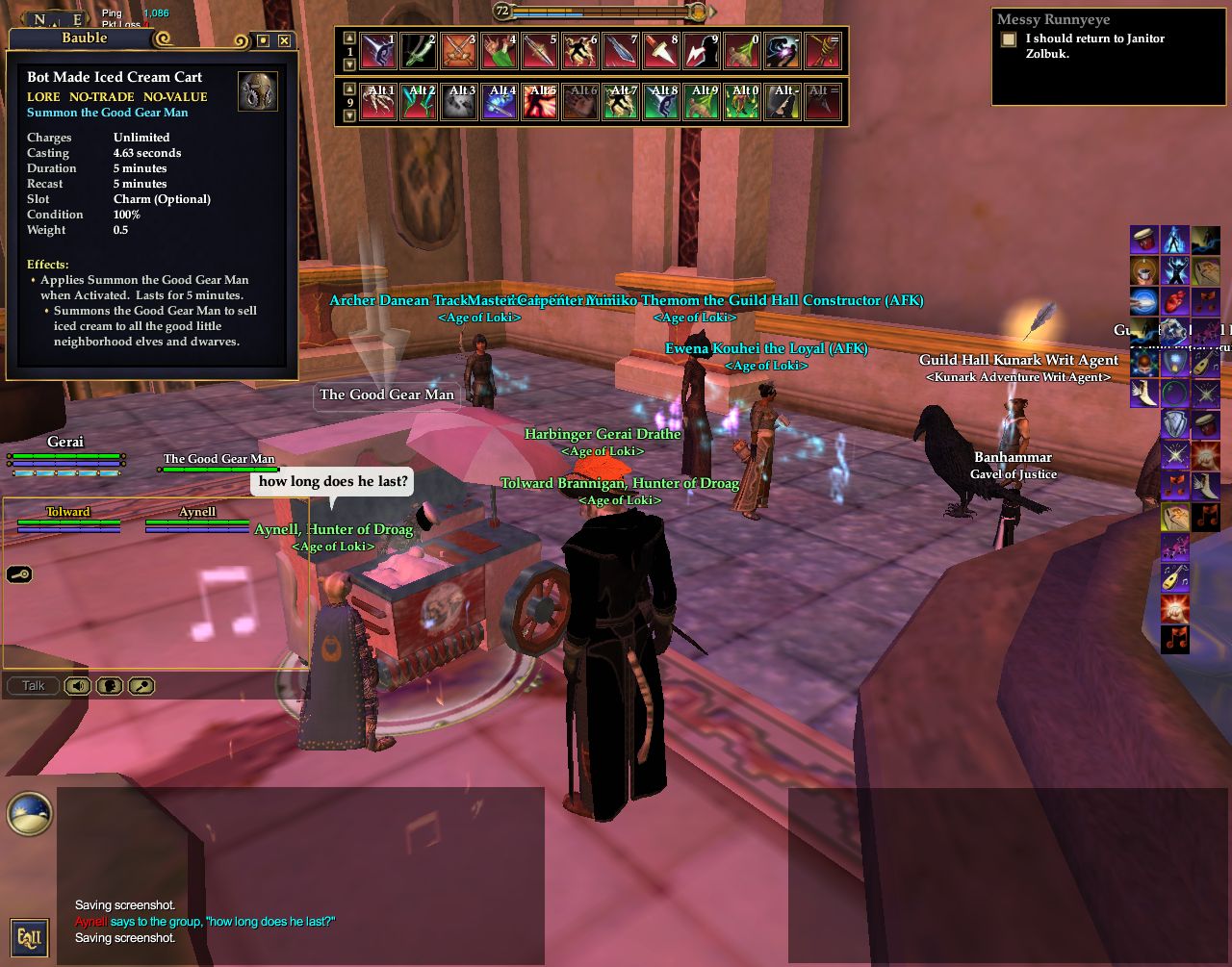Activate the red dagger ability in slot 8
This screenshot has width=1232, height=967.
[x=661, y=51]
